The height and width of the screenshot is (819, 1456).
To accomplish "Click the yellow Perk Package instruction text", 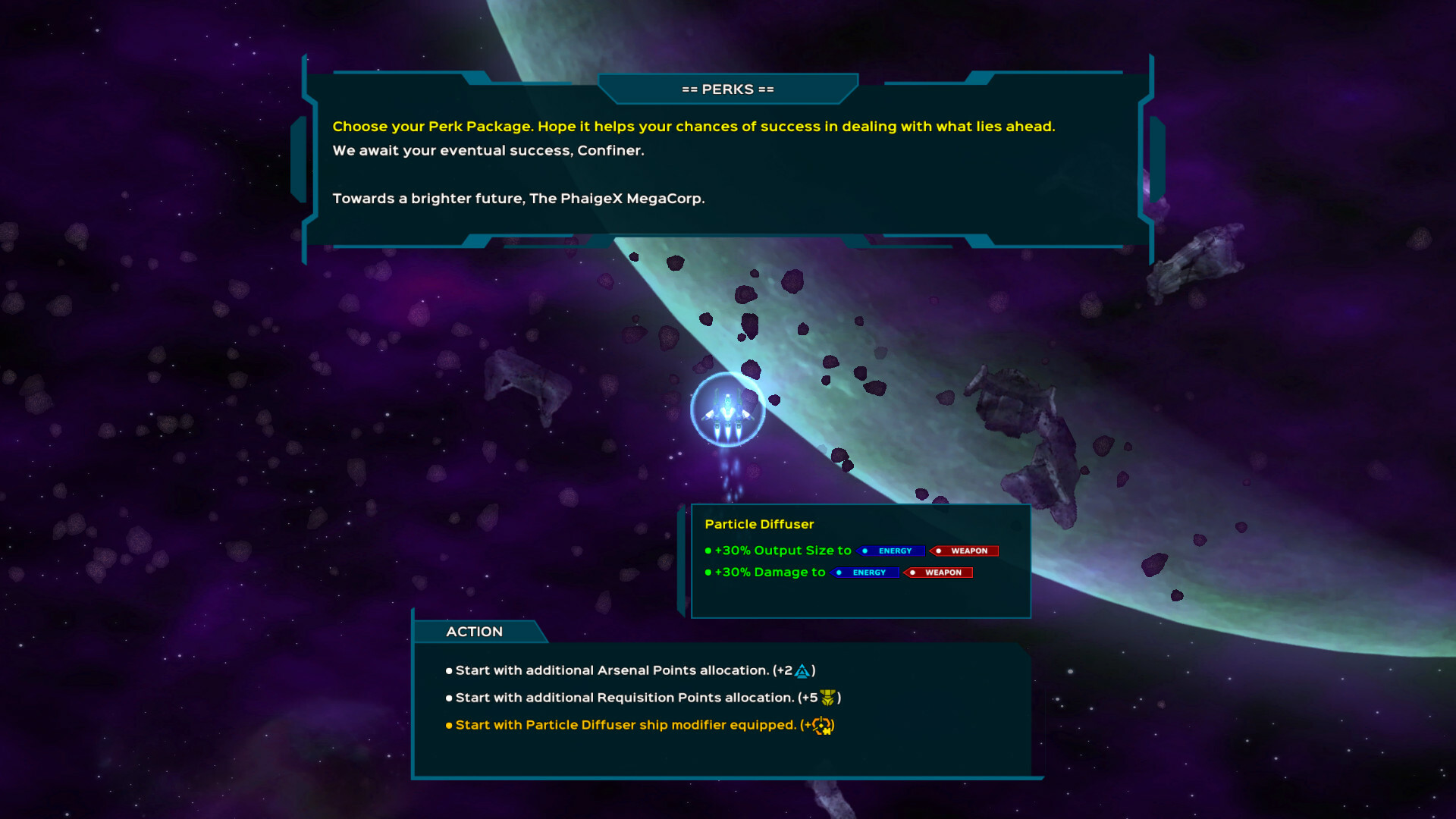I will pyautogui.click(x=692, y=127).
